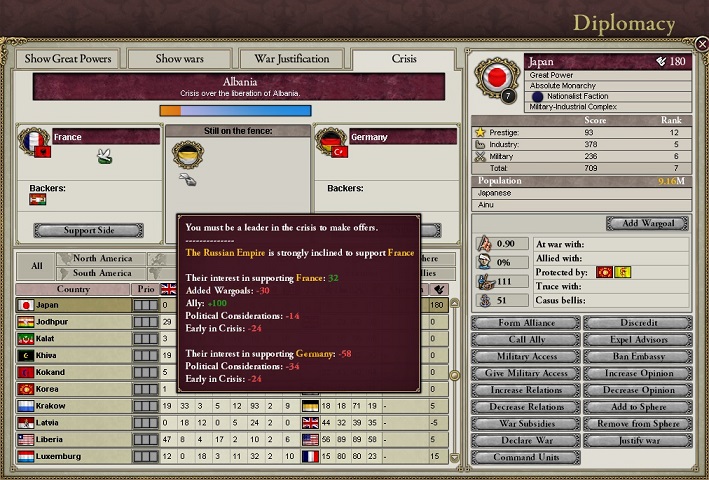Select the War Justification tab

[292, 58]
